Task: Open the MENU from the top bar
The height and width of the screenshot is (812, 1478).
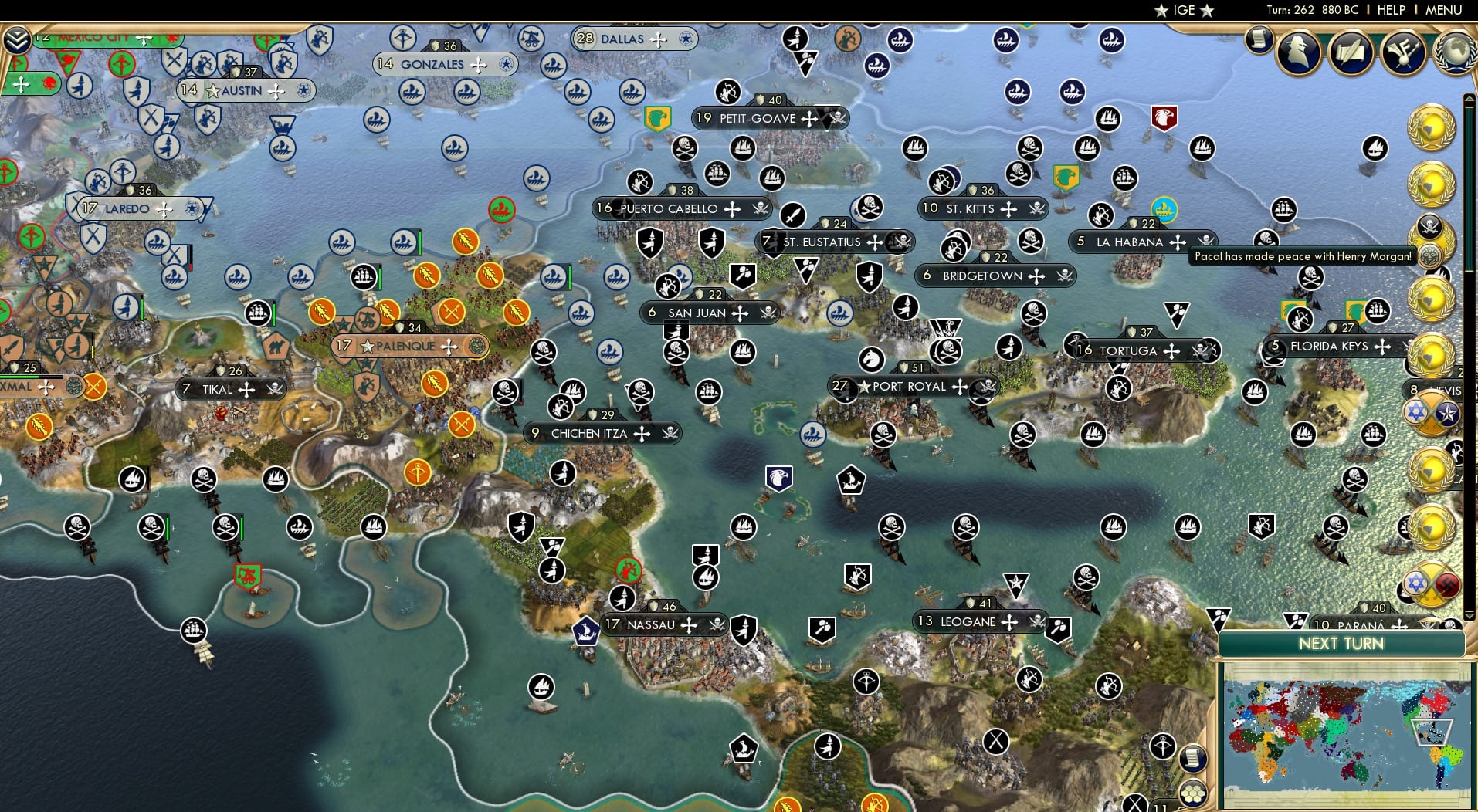Action: pos(1444,10)
